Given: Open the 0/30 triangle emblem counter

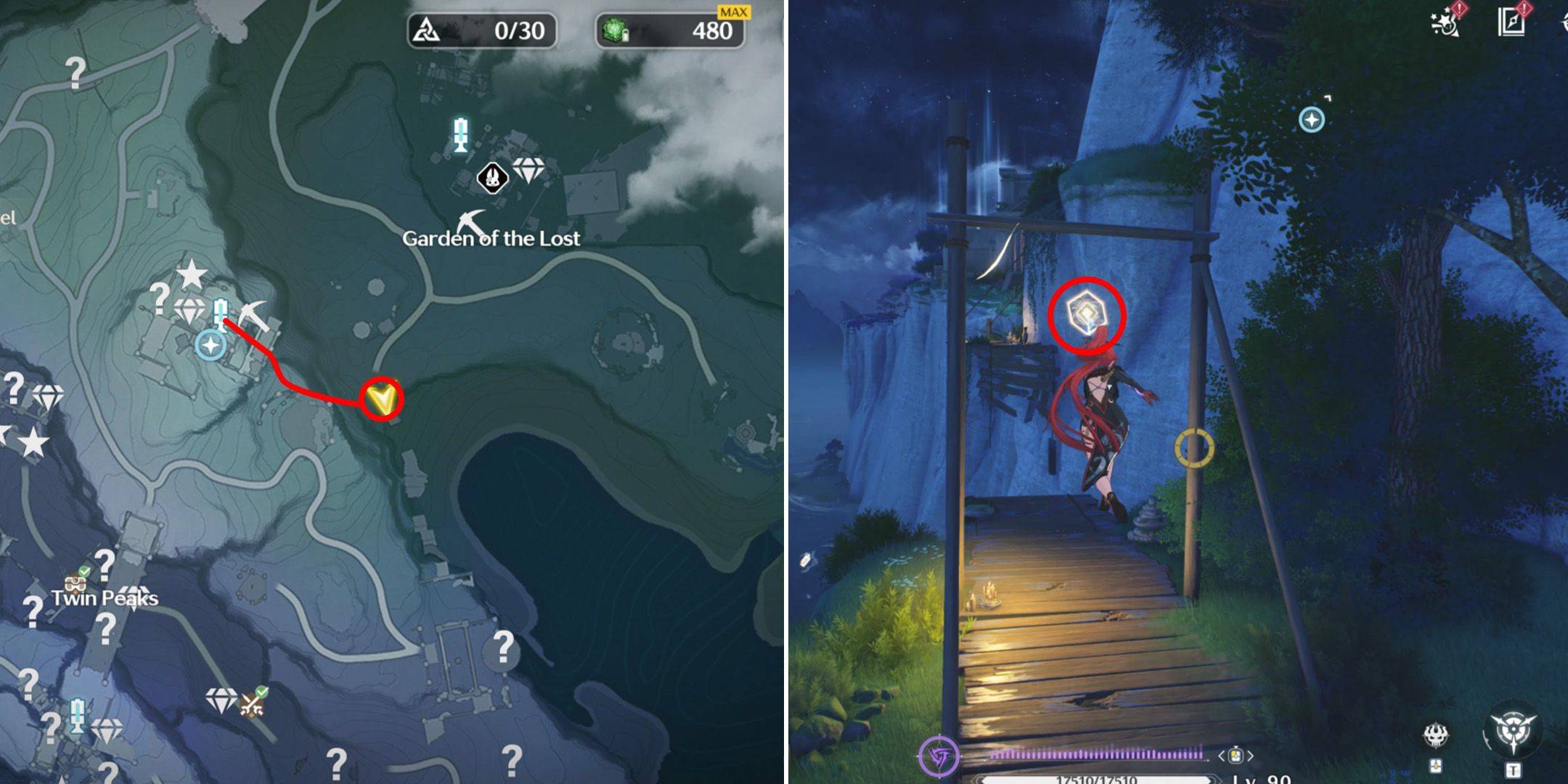Looking at the screenshot, I should click(482, 30).
